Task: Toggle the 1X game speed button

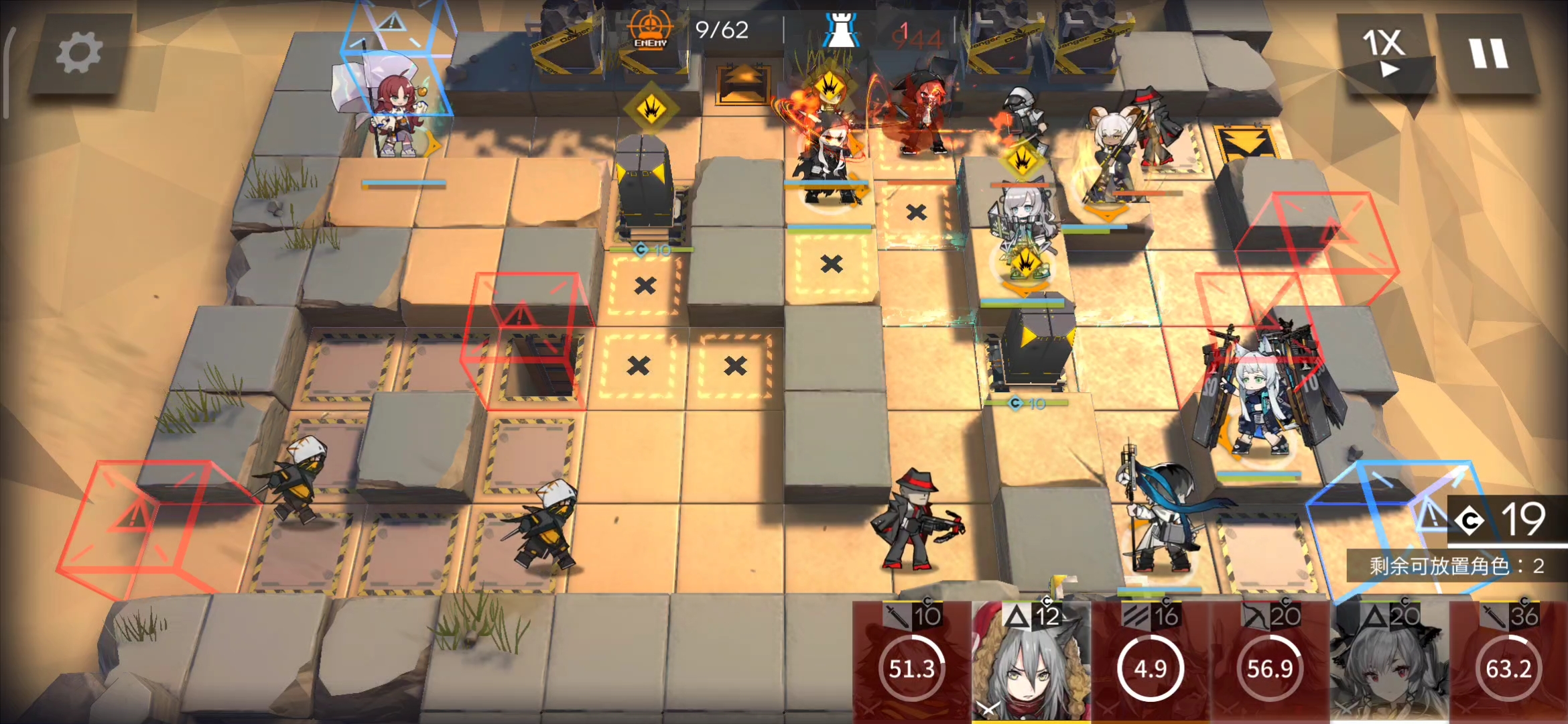Action: (1384, 52)
